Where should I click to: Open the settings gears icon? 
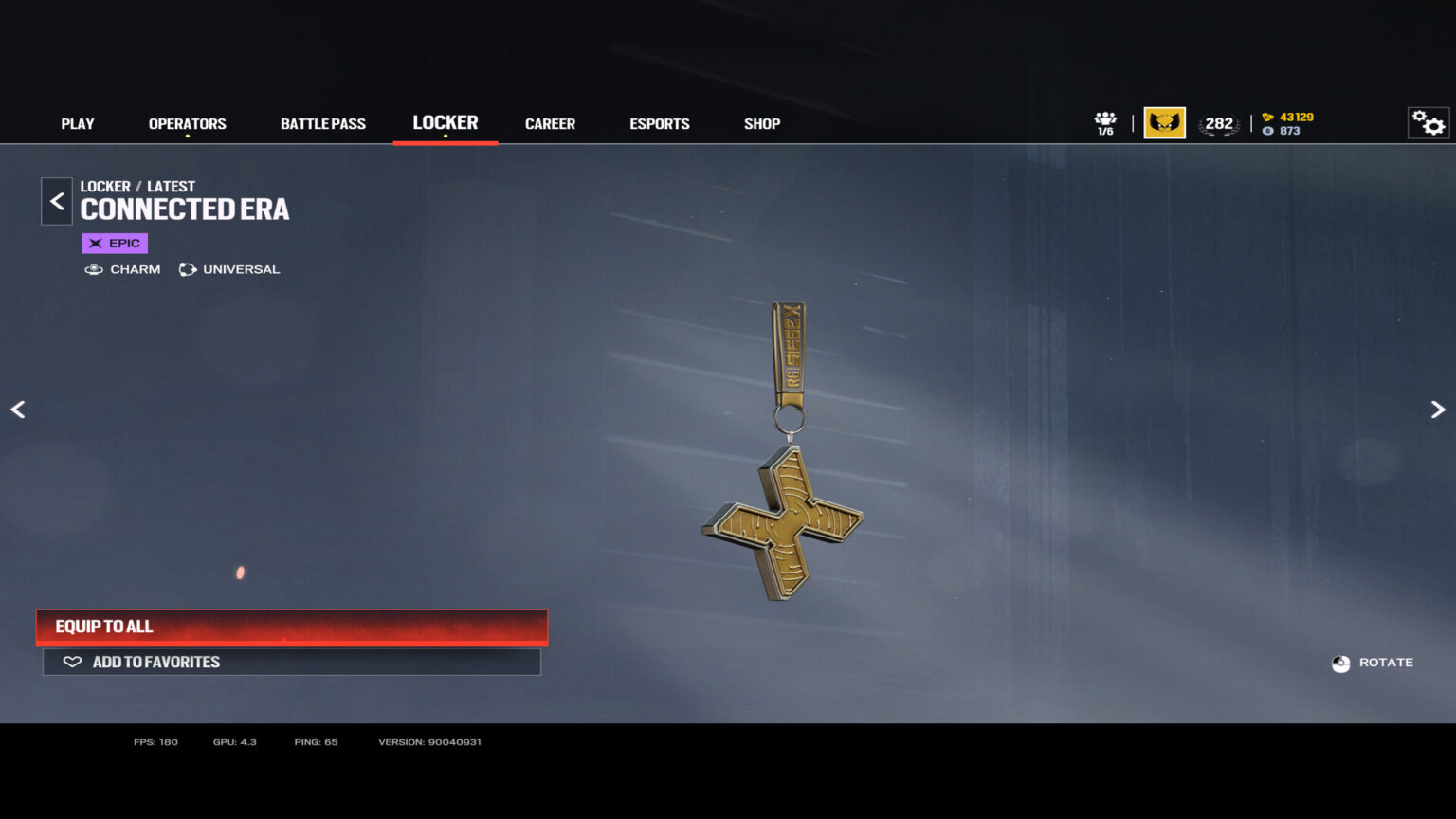click(x=1427, y=123)
